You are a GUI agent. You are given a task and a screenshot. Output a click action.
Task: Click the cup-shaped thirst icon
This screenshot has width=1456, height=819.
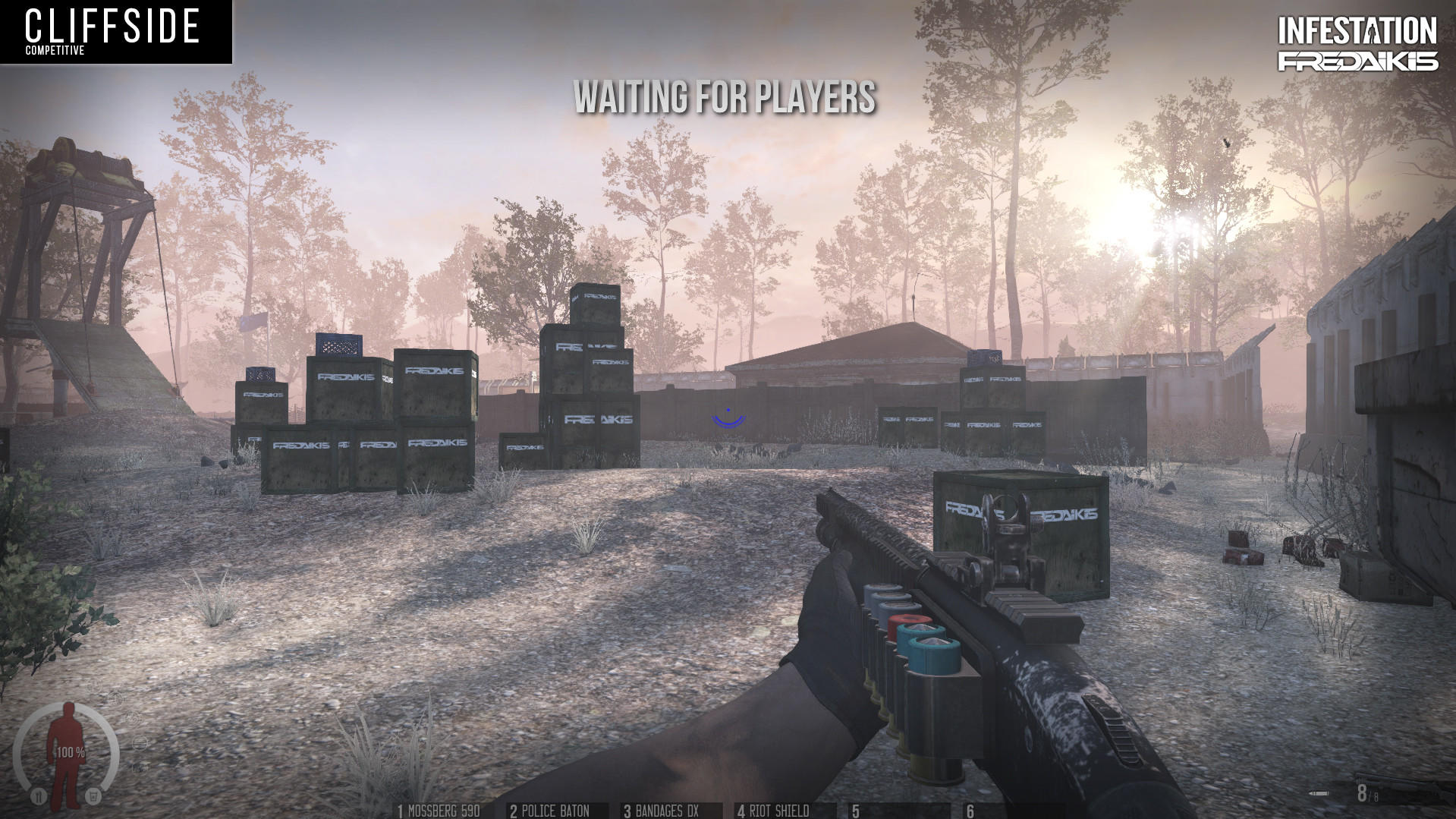tap(93, 795)
